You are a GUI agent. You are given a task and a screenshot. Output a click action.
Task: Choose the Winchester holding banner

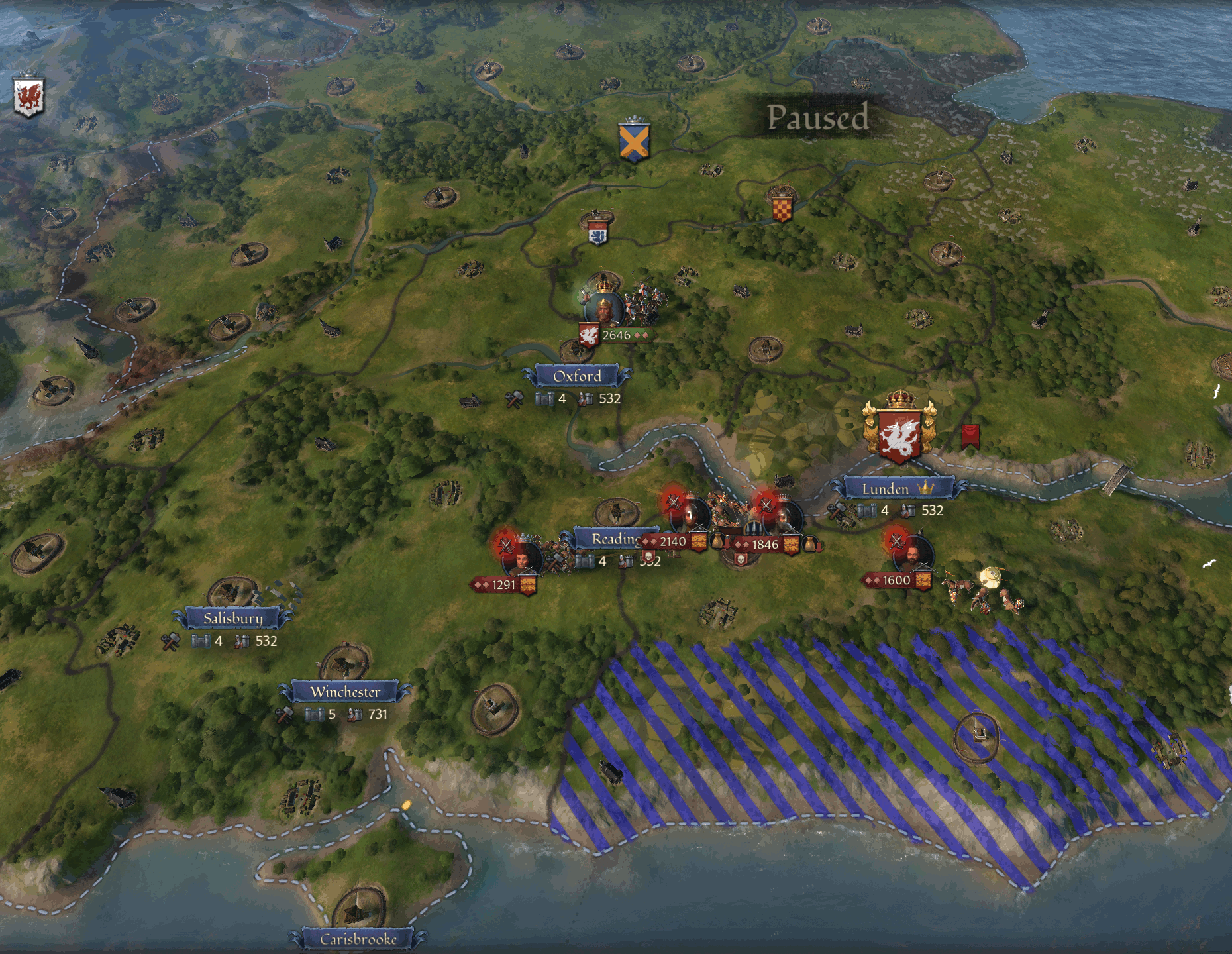tap(345, 692)
